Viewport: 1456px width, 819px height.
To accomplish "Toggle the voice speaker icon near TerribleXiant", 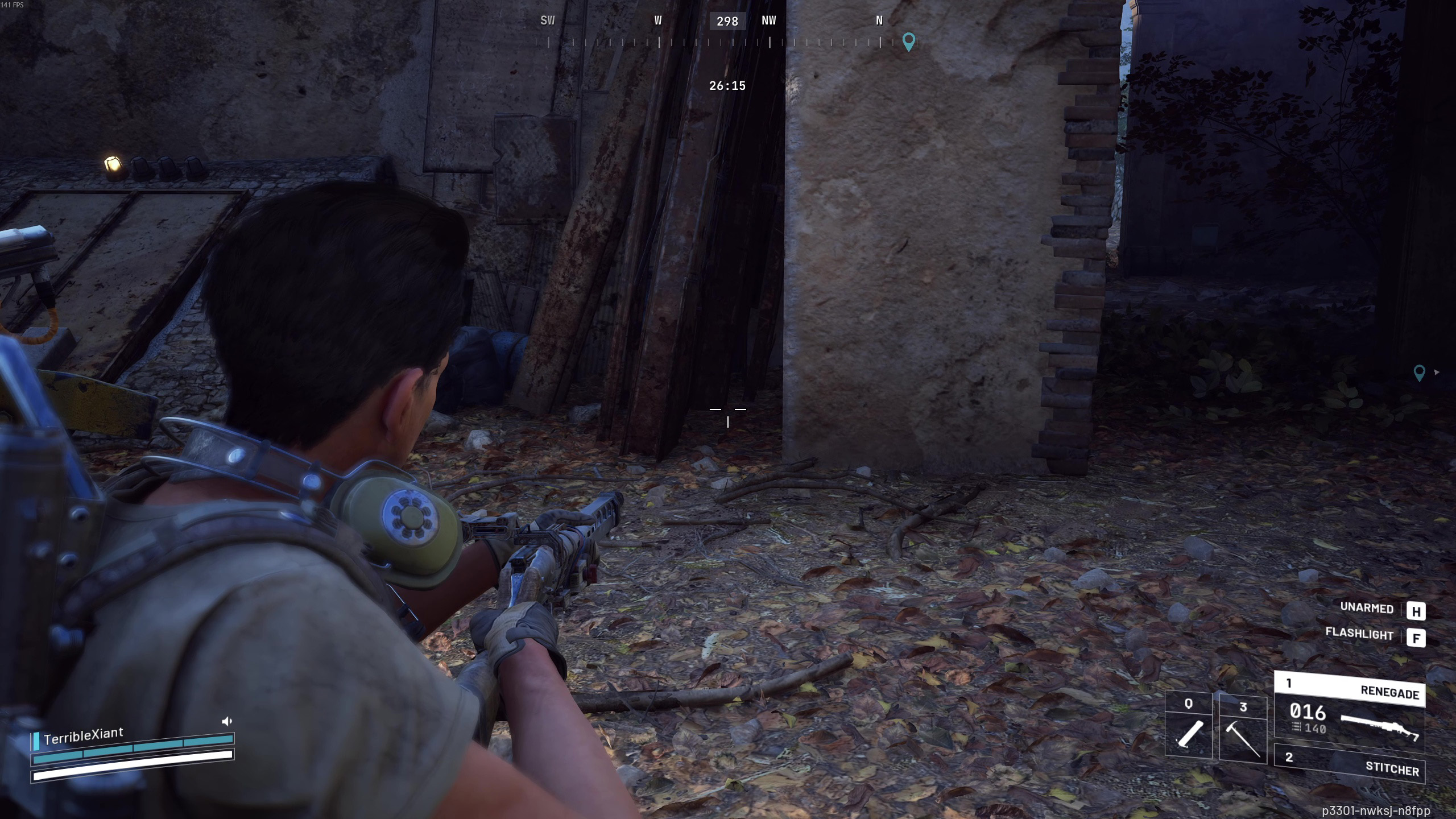I will (227, 722).
